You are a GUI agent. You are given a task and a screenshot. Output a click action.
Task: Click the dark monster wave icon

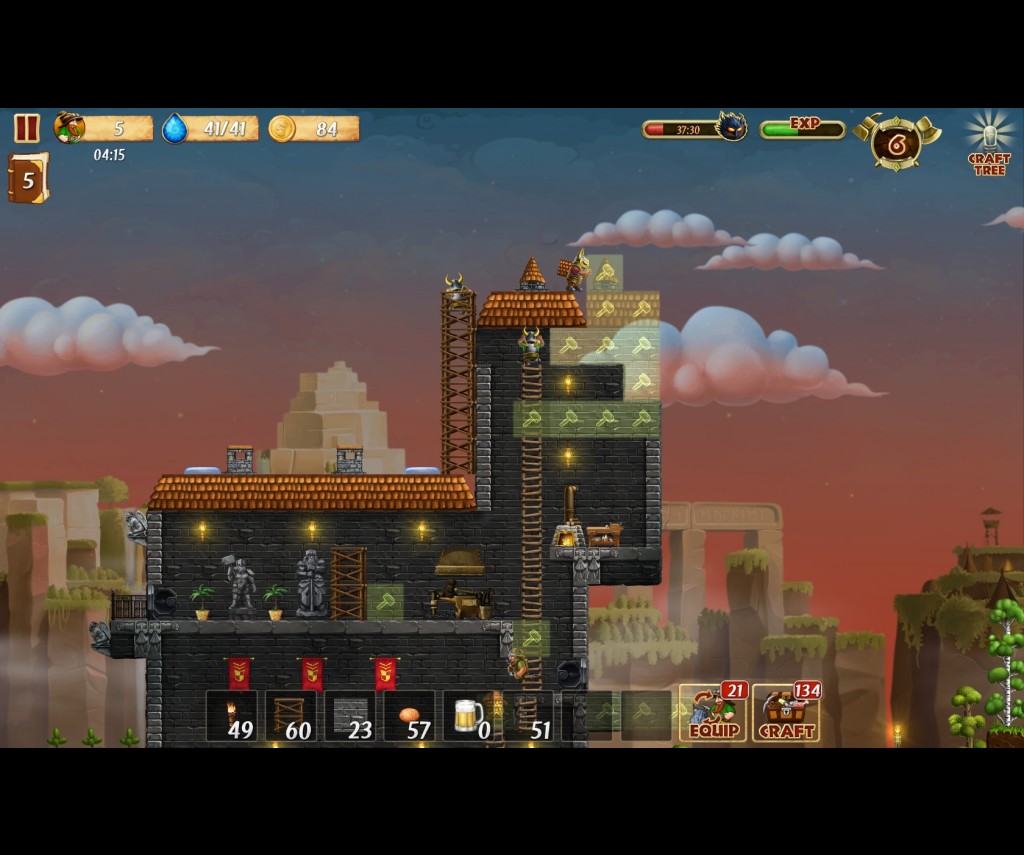click(x=731, y=127)
